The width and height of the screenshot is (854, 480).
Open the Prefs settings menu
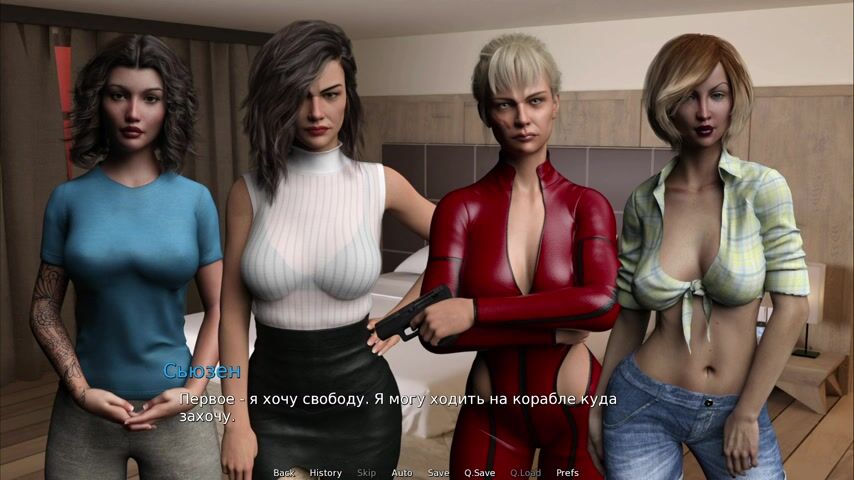[x=567, y=473]
